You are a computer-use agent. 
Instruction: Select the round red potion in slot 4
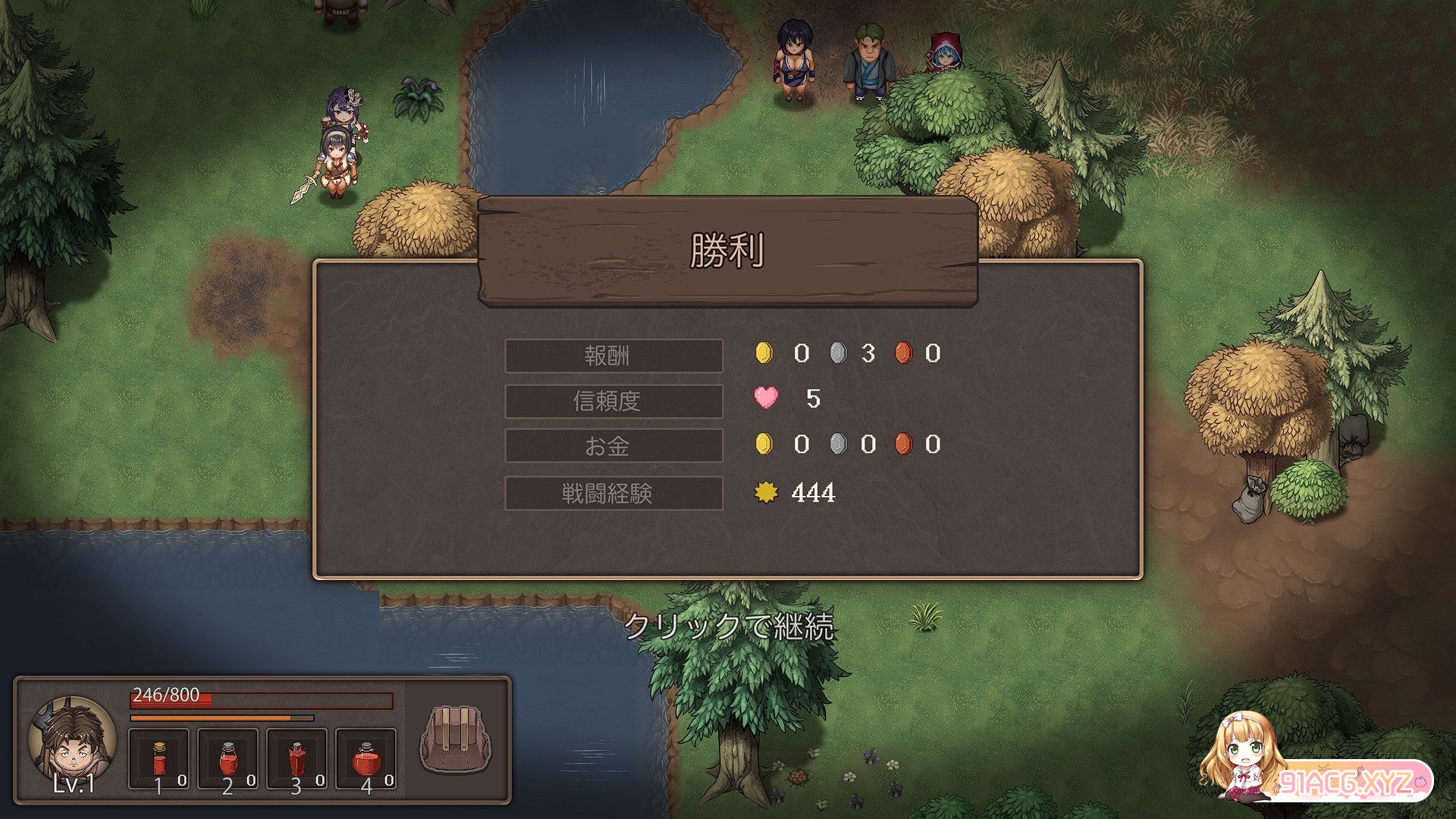(x=366, y=758)
